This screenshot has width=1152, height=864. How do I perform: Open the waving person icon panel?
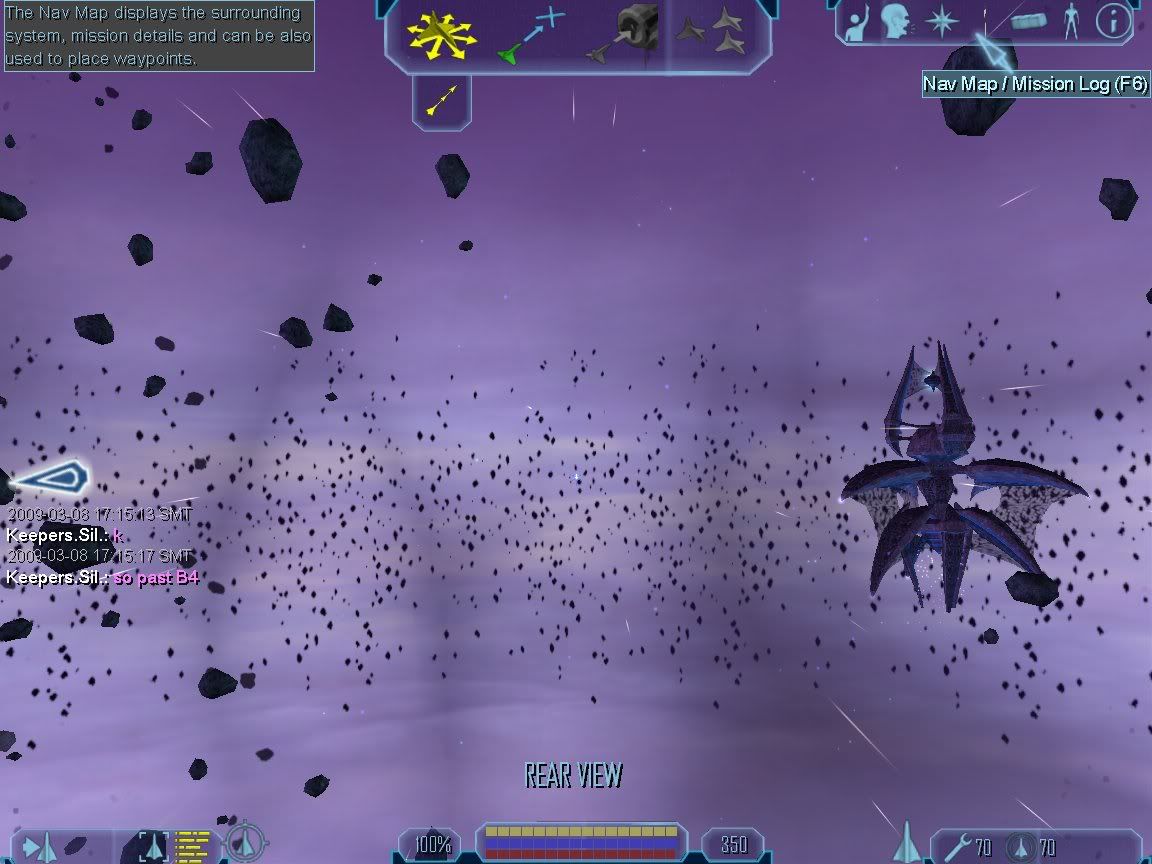point(858,23)
